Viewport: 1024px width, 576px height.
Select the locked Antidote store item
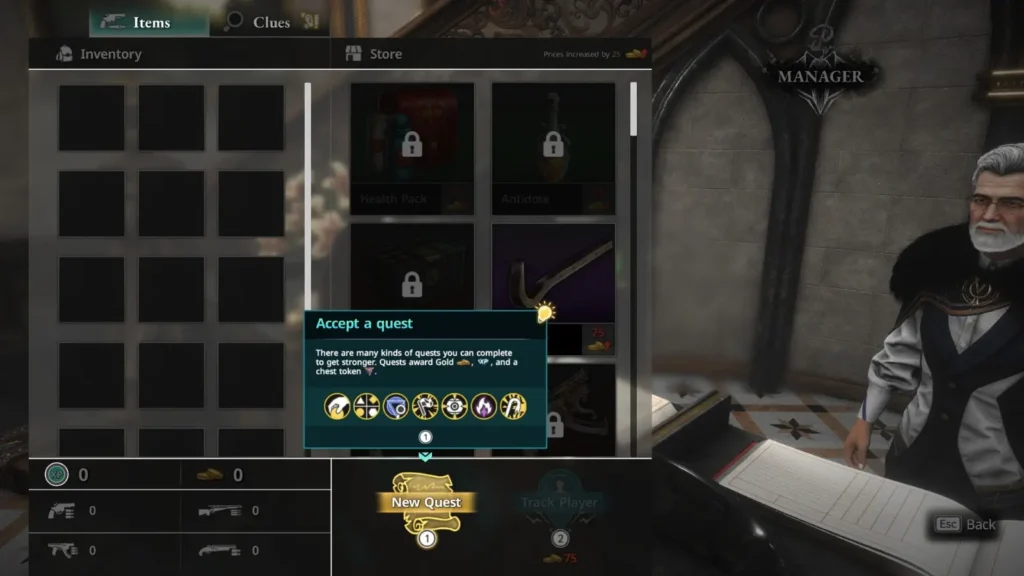pos(553,147)
